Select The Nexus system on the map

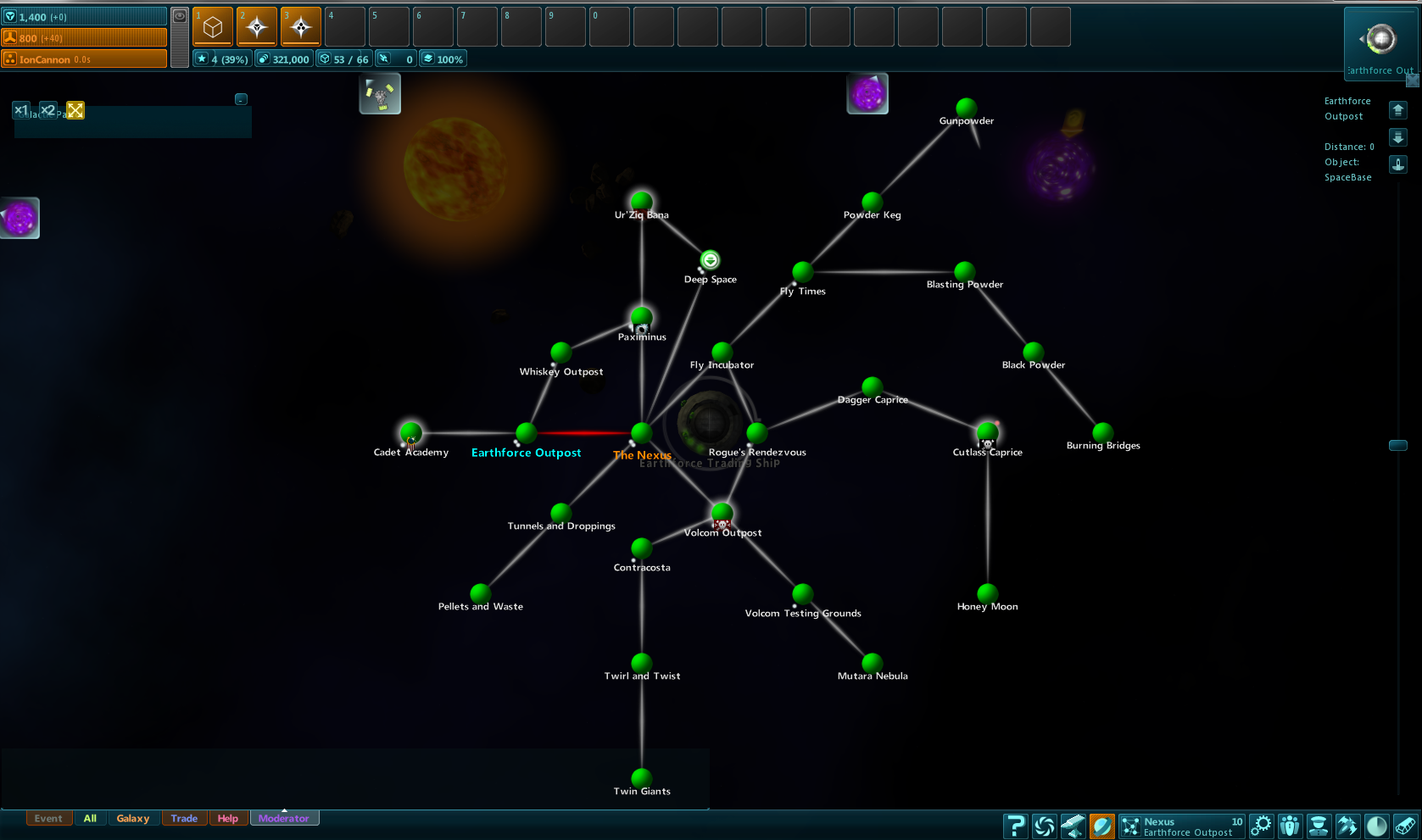pyautogui.click(x=642, y=433)
